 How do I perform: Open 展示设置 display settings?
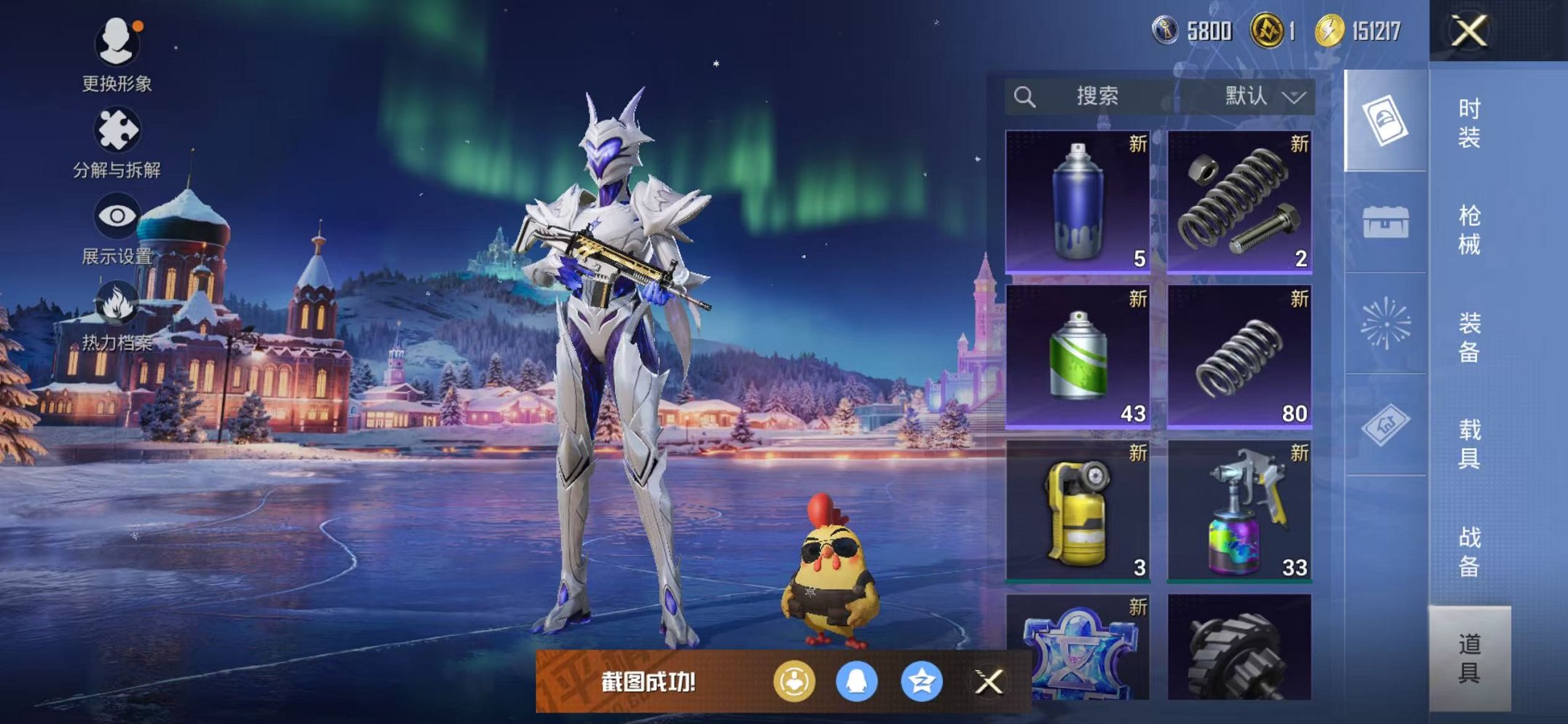117,227
